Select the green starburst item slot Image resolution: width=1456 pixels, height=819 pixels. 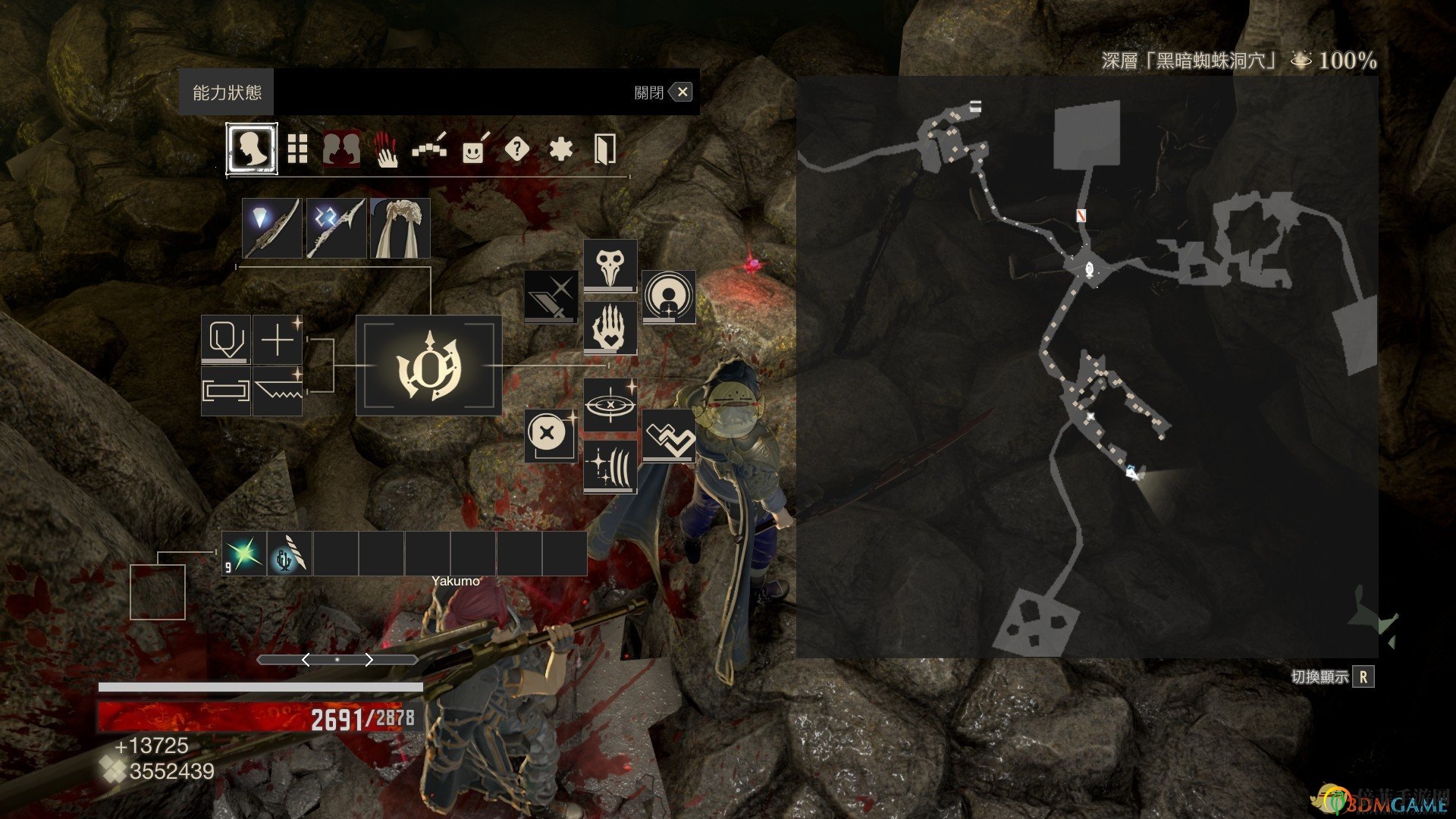244,554
